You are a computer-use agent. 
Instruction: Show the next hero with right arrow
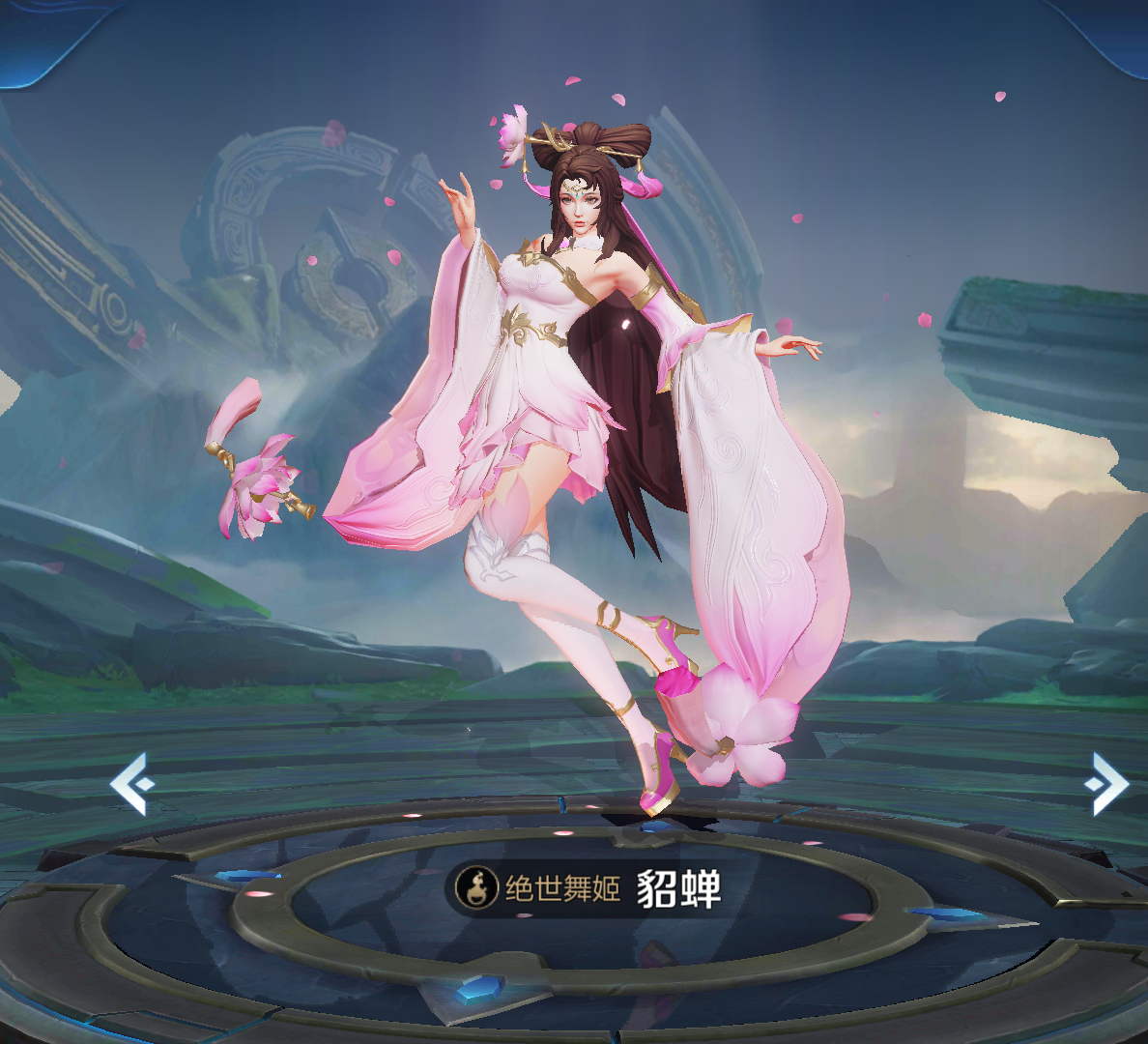point(1106,783)
